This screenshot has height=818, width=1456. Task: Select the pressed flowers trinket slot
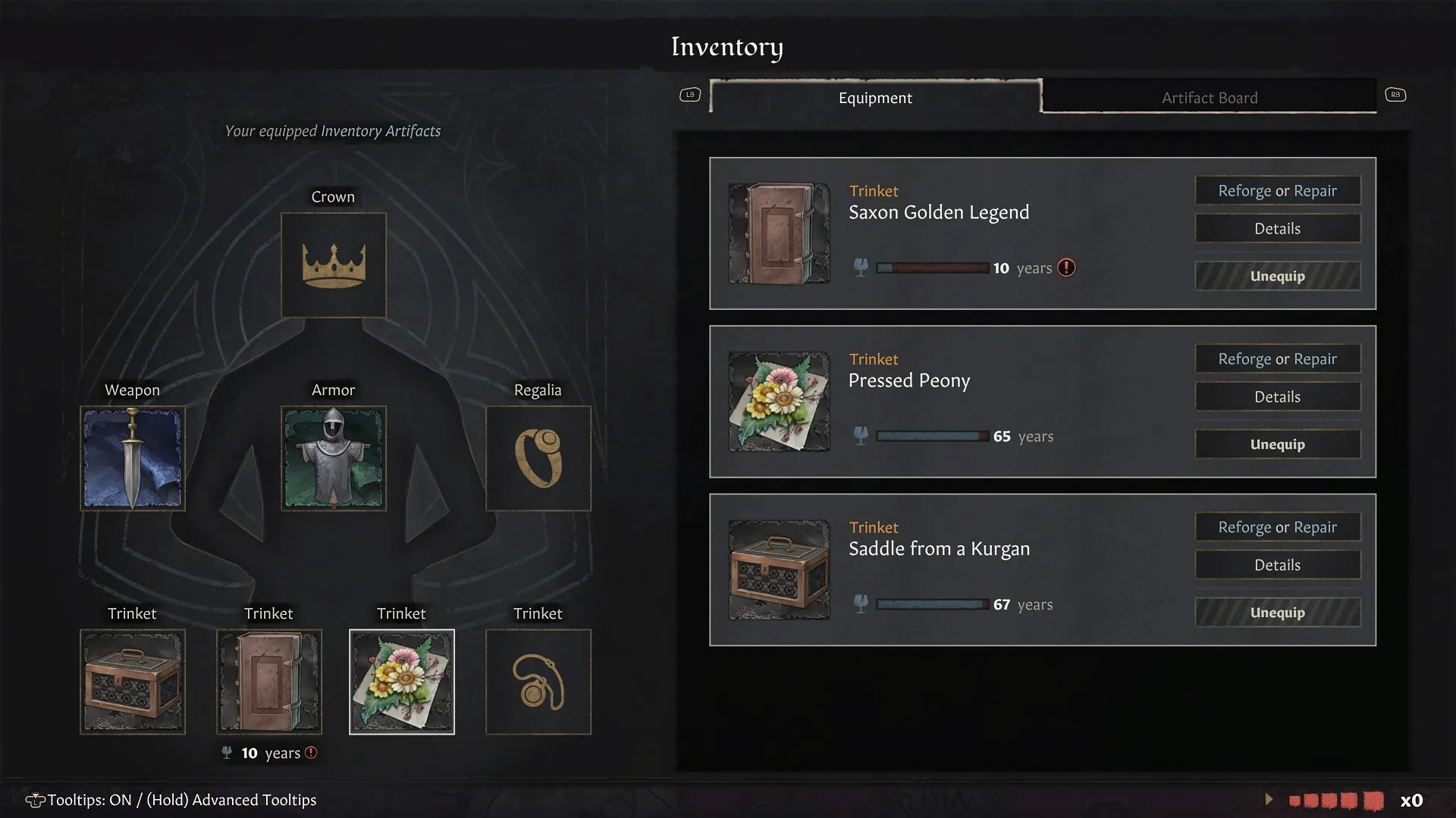[x=401, y=682]
